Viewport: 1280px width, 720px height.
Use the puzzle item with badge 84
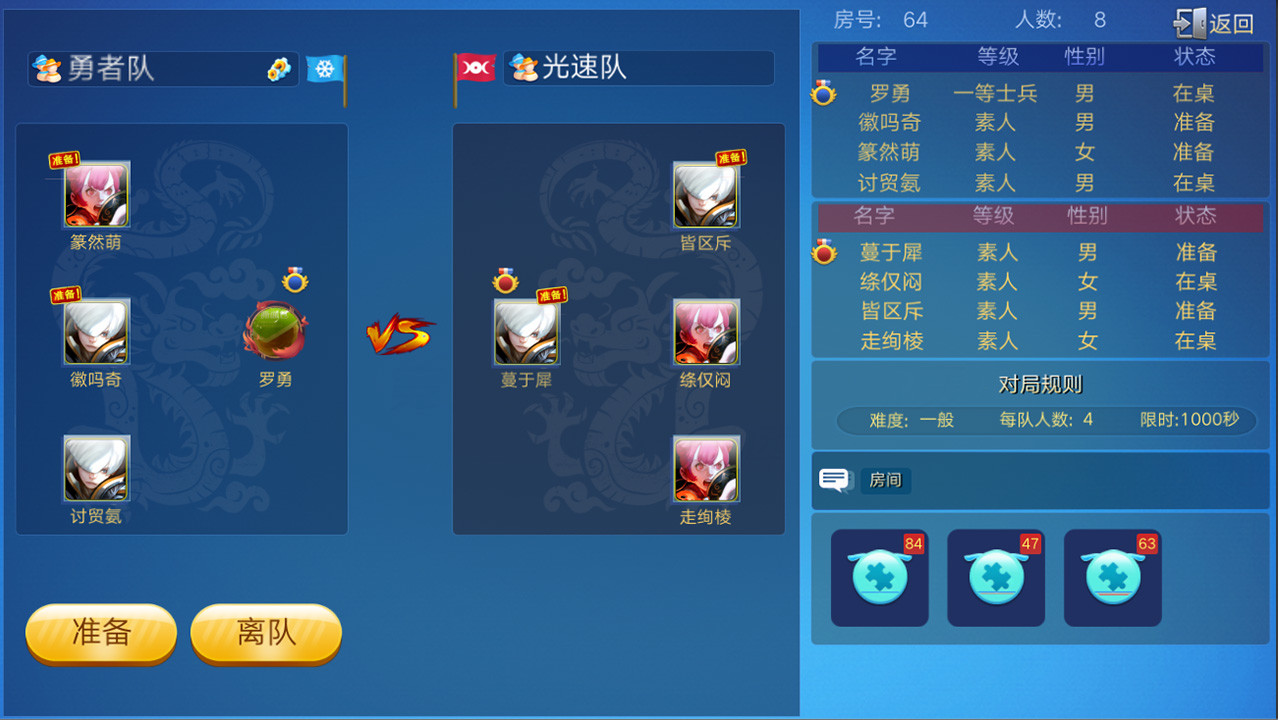click(x=879, y=577)
